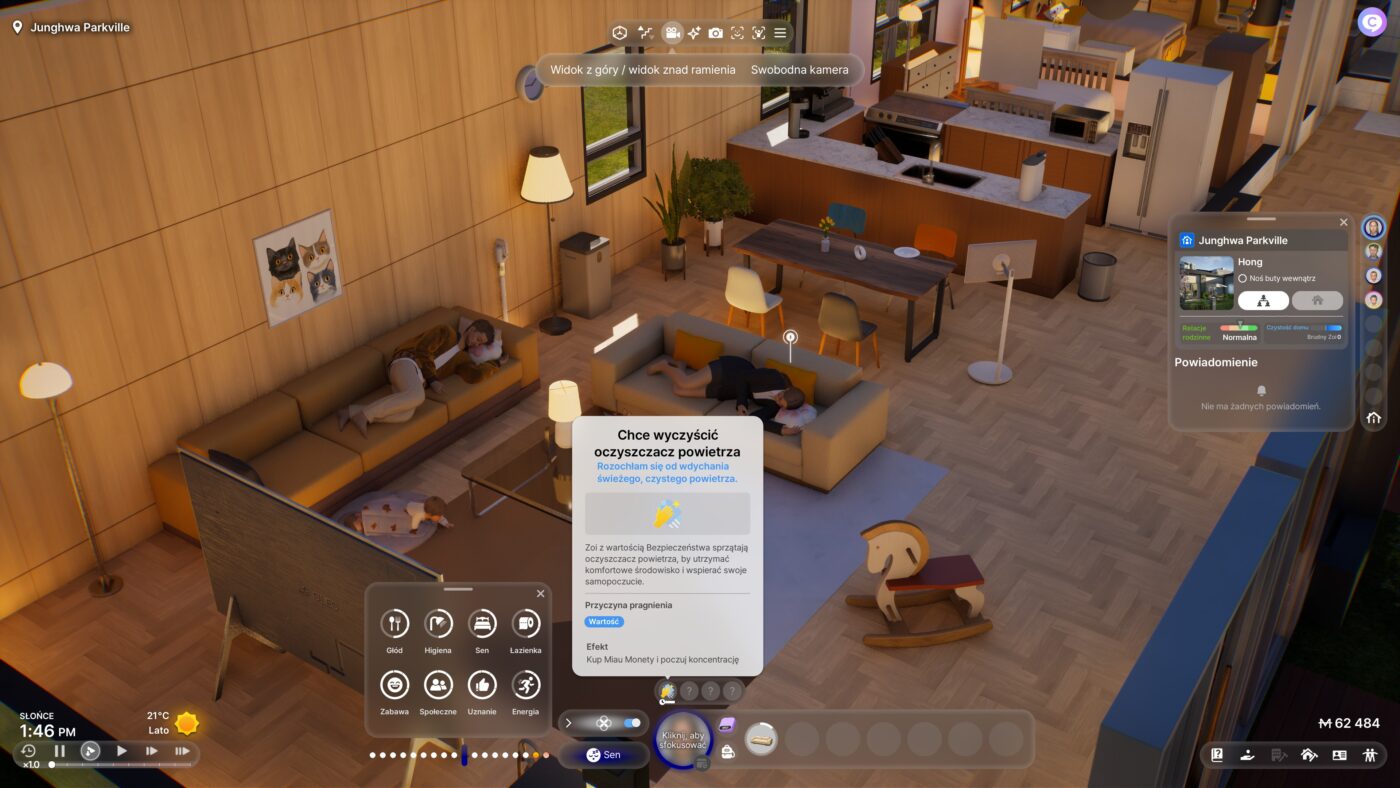
Task: Toggle the Noś buty wewnątrz option
Action: (x=1242, y=278)
